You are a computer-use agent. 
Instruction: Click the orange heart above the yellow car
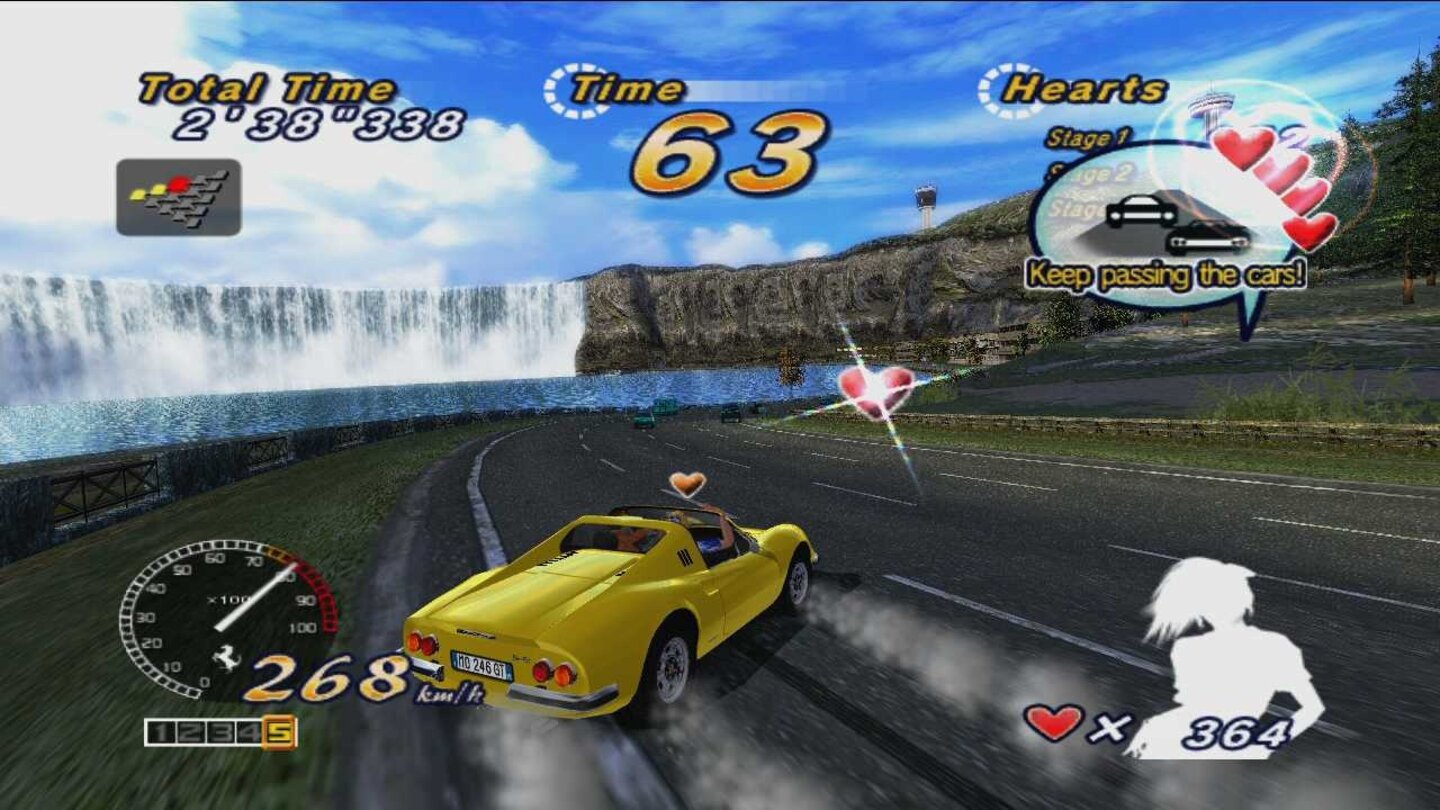pyautogui.click(x=686, y=484)
